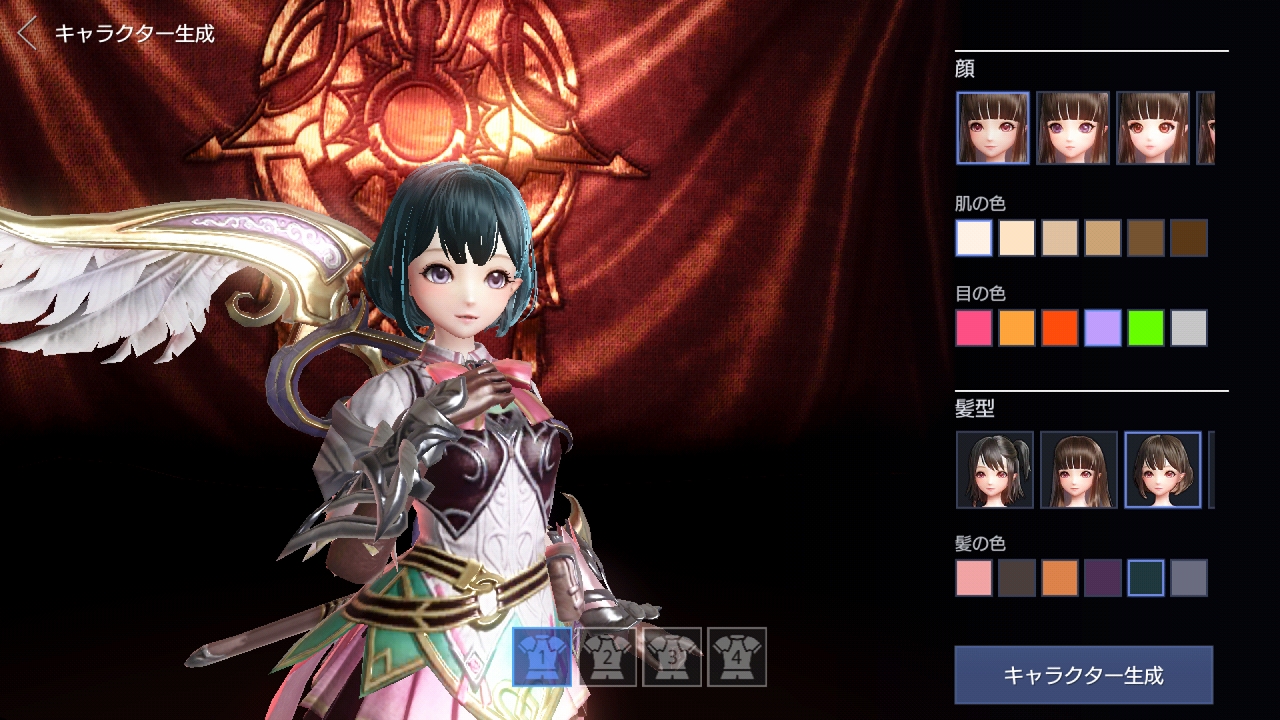
Task: Pick the dark purple hair color
Action: click(1103, 578)
